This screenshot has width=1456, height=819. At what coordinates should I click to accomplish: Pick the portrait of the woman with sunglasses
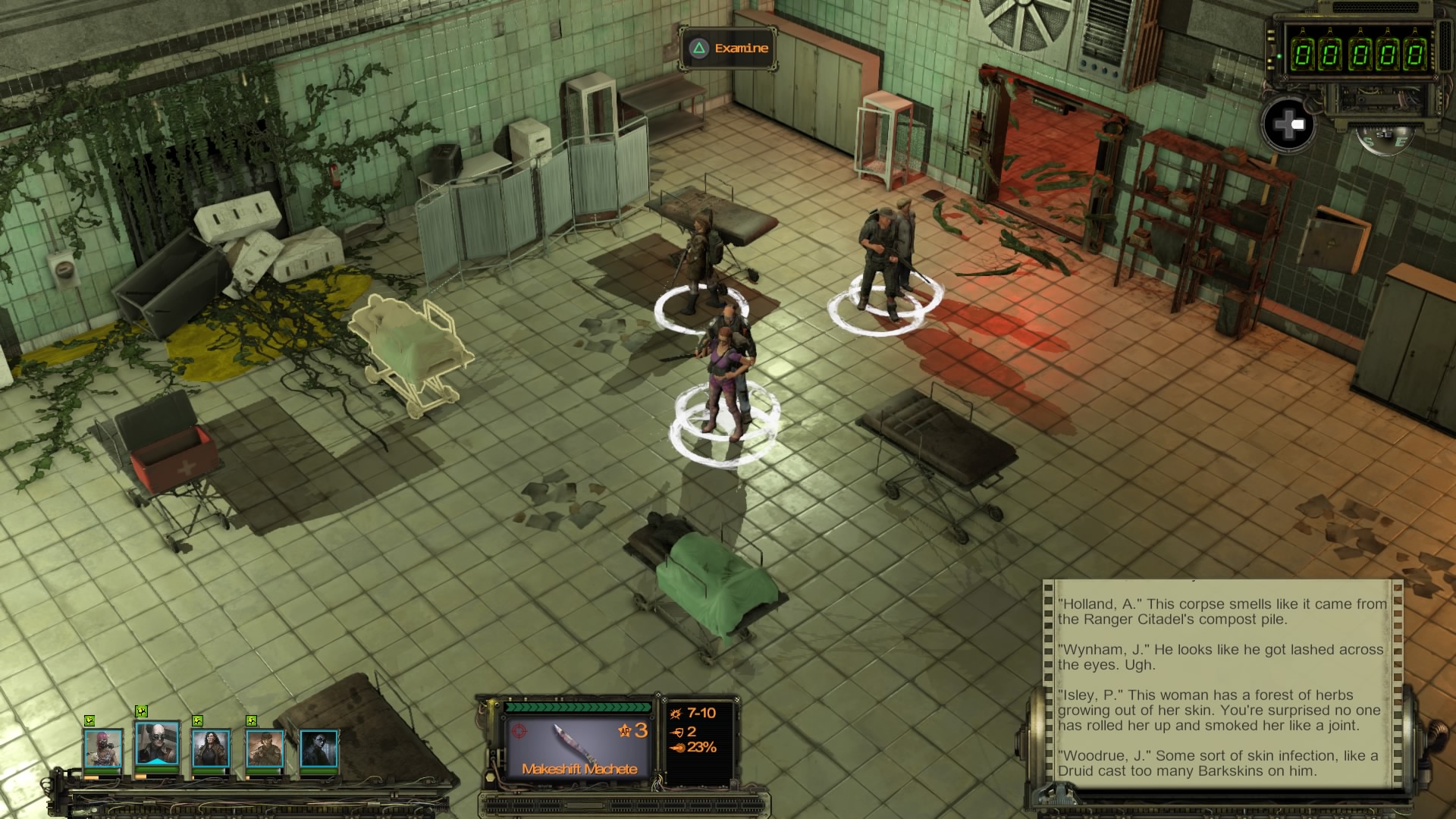click(318, 748)
